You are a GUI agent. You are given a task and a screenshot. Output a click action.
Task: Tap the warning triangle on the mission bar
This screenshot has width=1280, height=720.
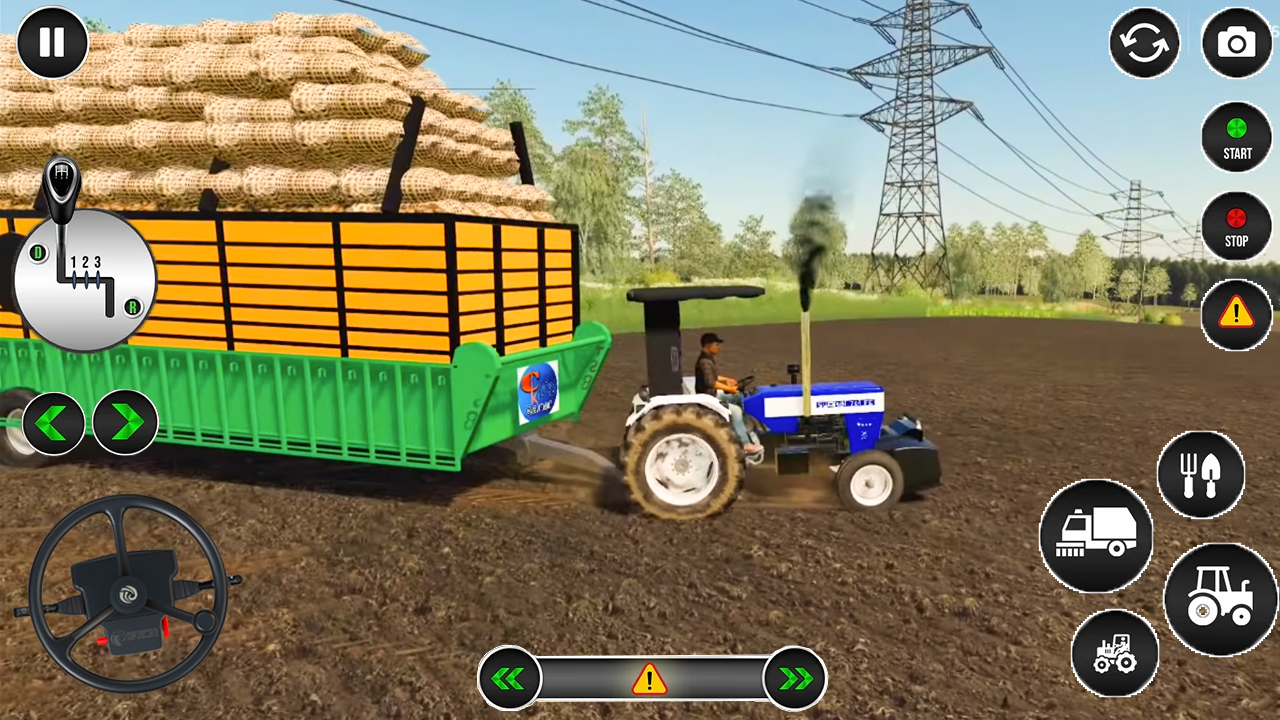[x=649, y=679]
